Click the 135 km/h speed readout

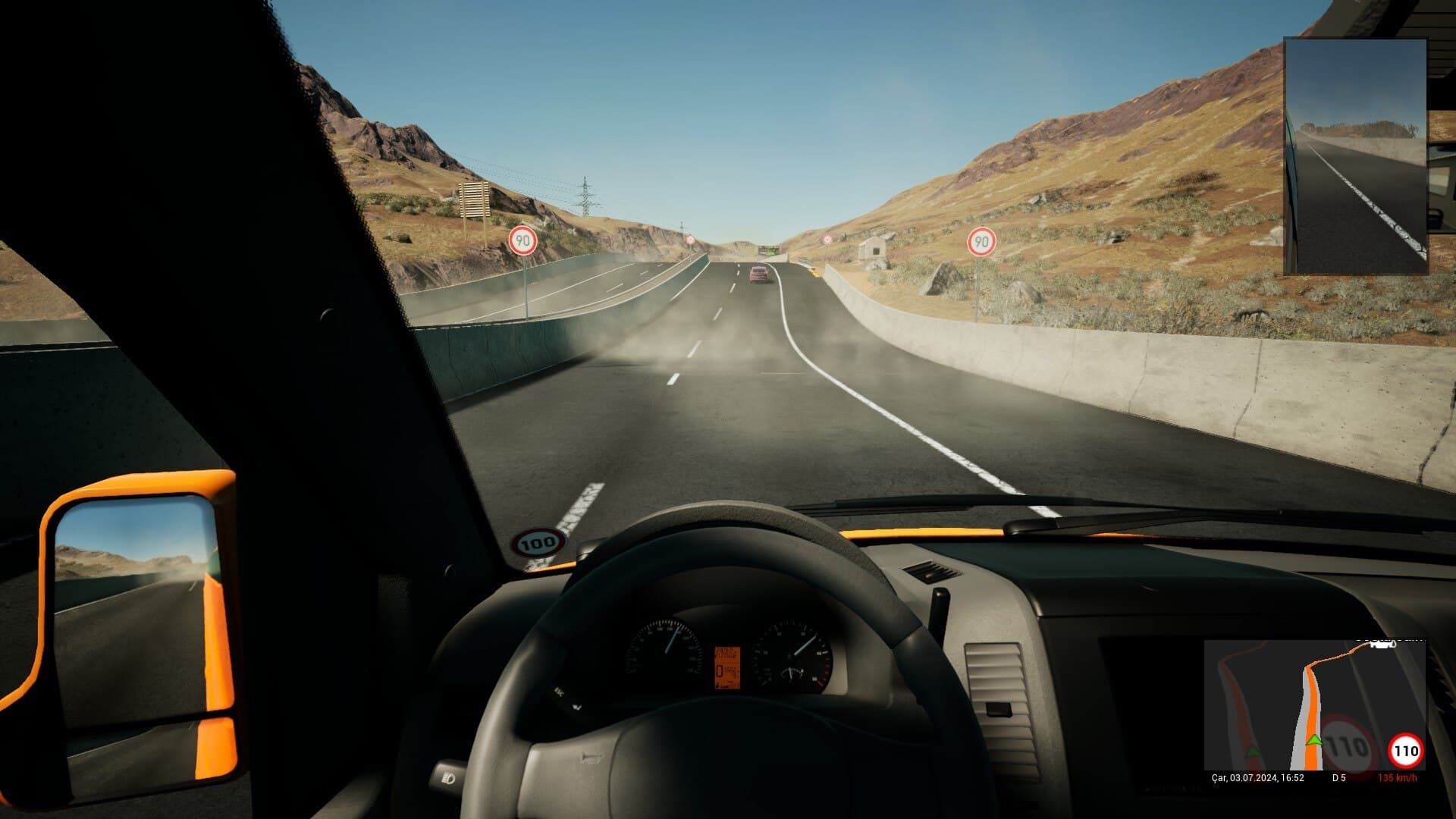(1397, 777)
